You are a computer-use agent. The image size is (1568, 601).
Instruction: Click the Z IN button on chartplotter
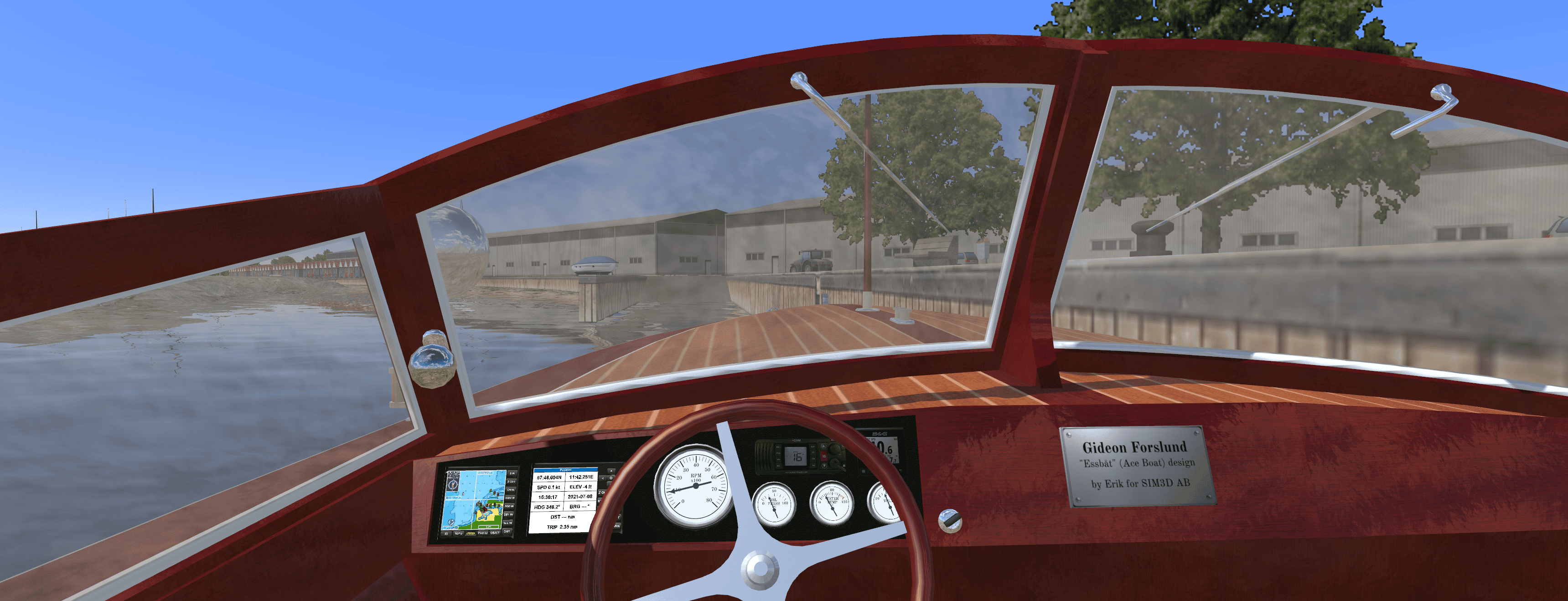pos(512,473)
